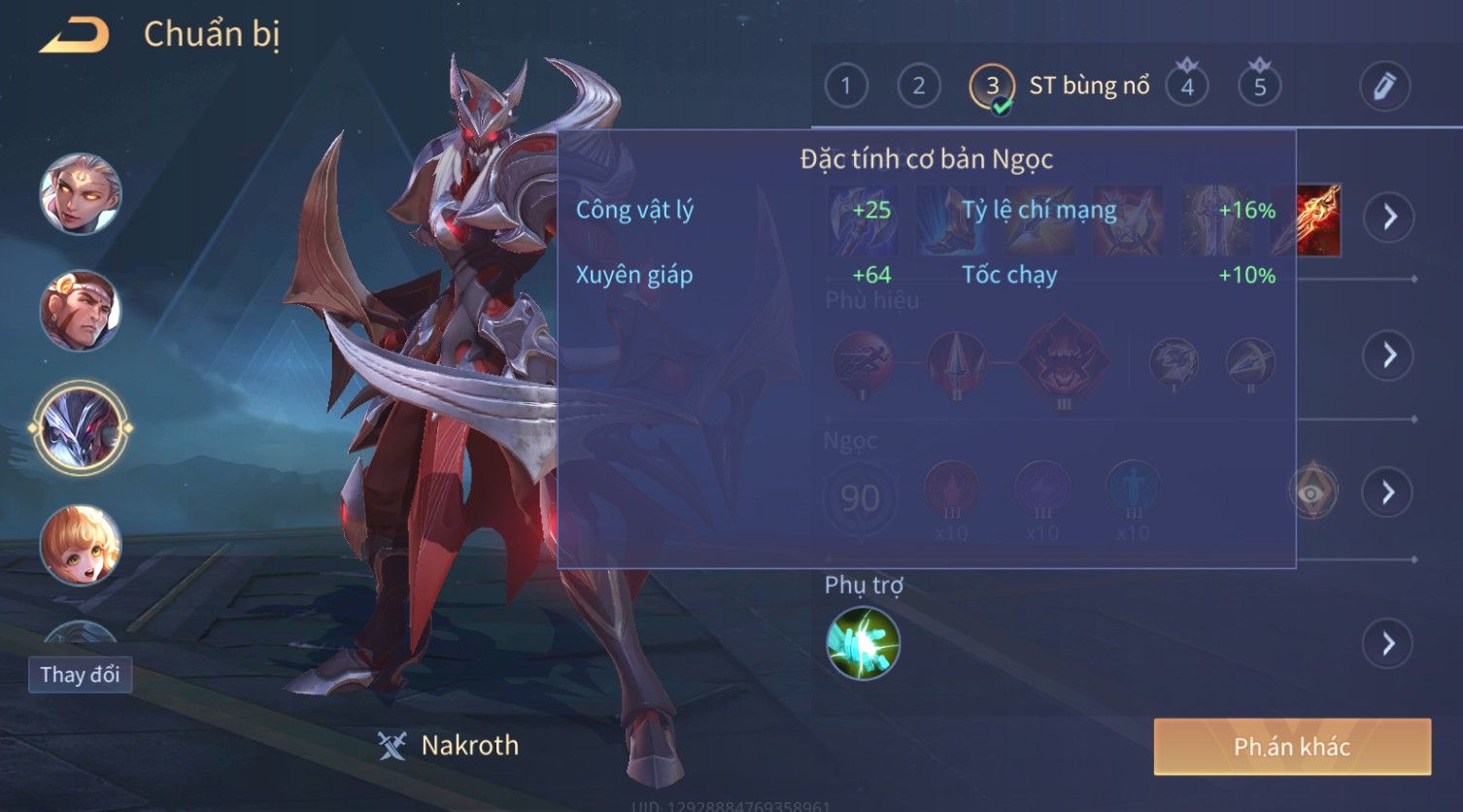Select the highlighted Nakroth portrait
This screenshot has height=812, width=1463.
[x=81, y=427]
